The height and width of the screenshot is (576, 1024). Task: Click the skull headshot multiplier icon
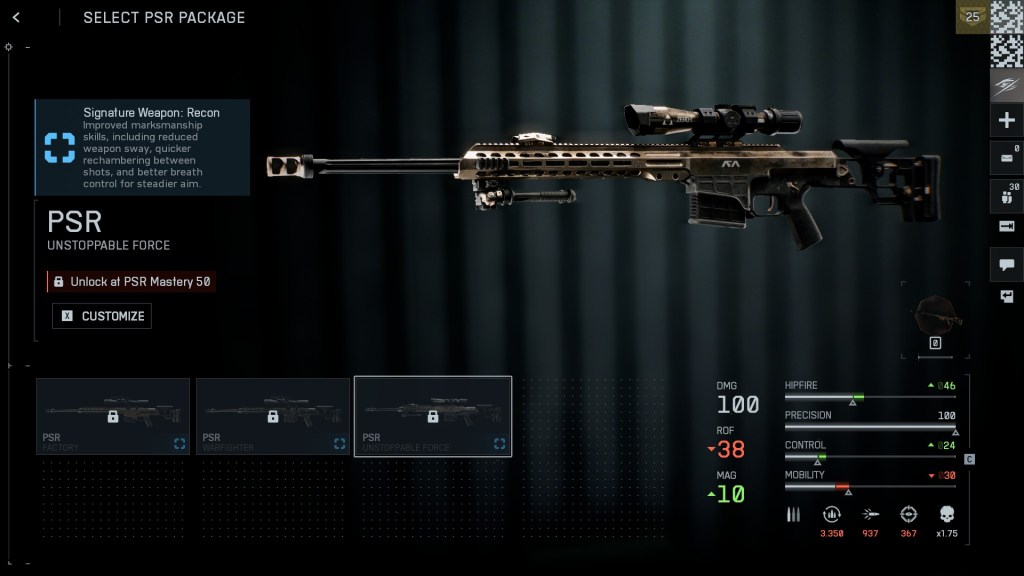click(946, 514)
